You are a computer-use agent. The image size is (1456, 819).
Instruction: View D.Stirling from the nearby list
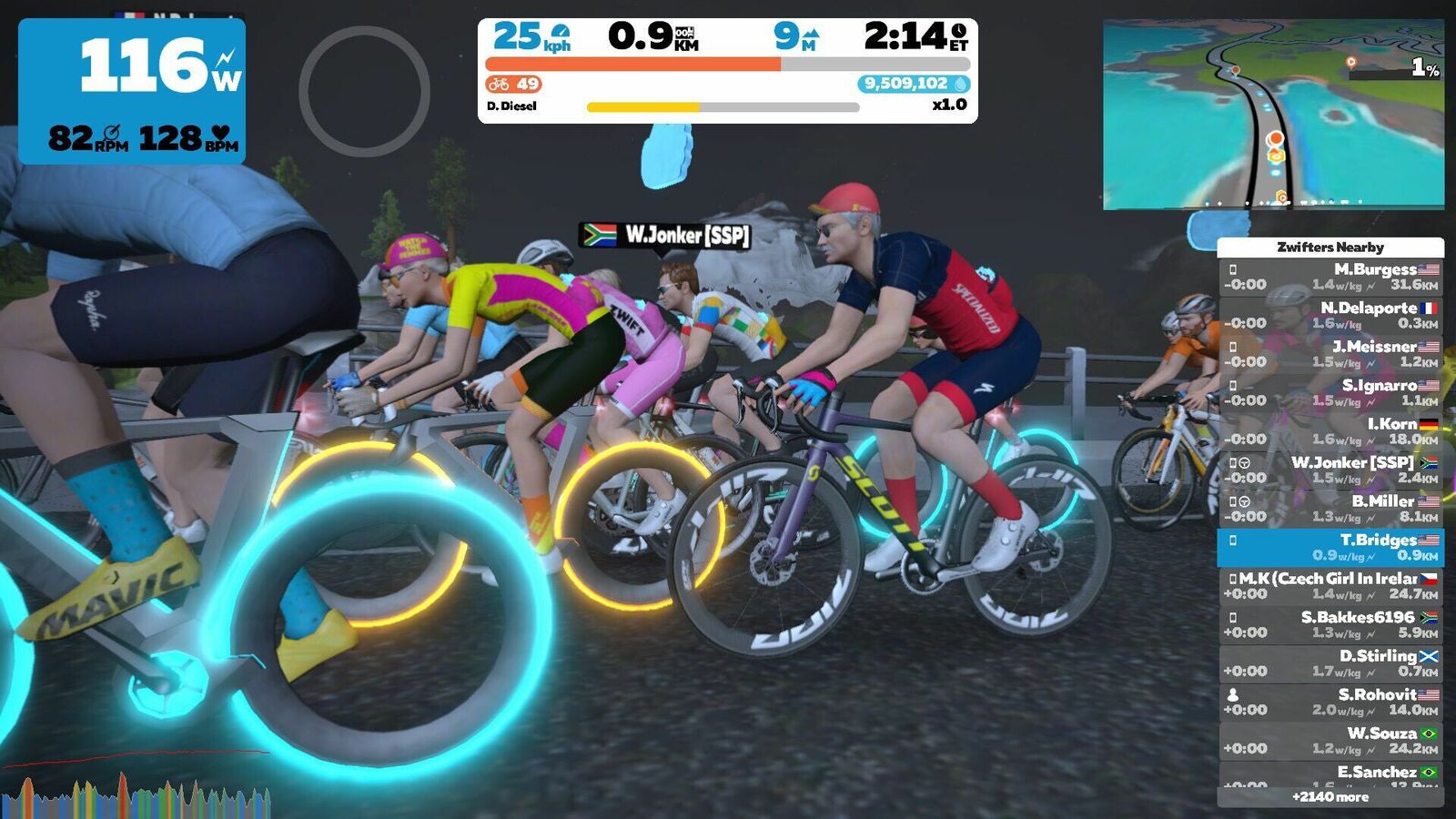[x=1330, y=663]
